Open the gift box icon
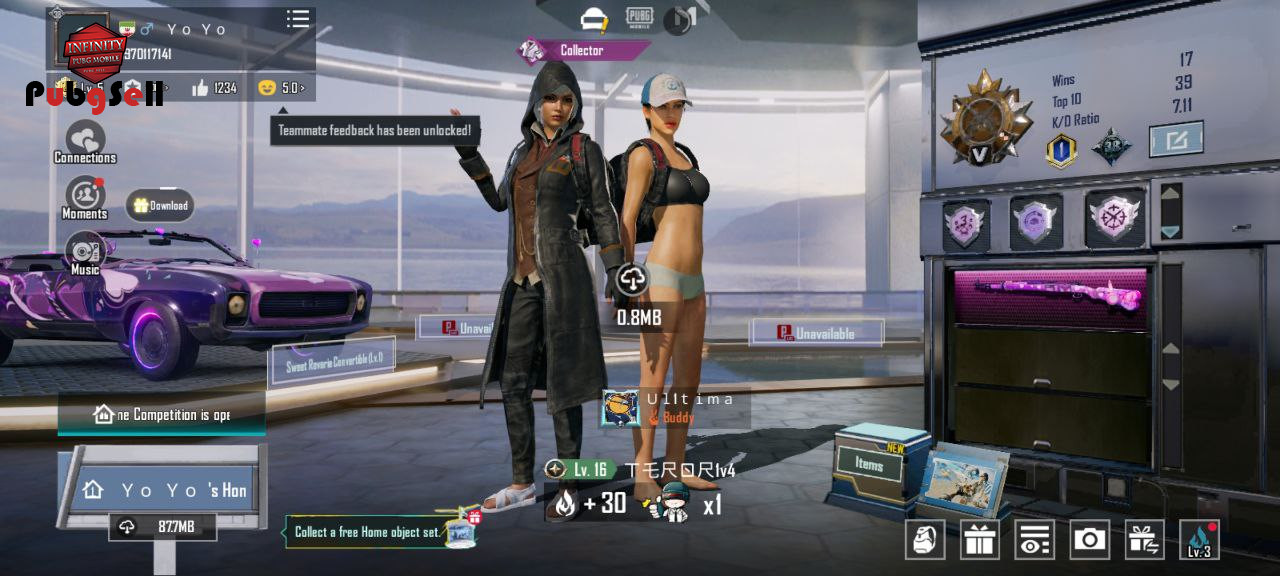Viewport: 1280px width, 576px height. [x=980, y=540]
